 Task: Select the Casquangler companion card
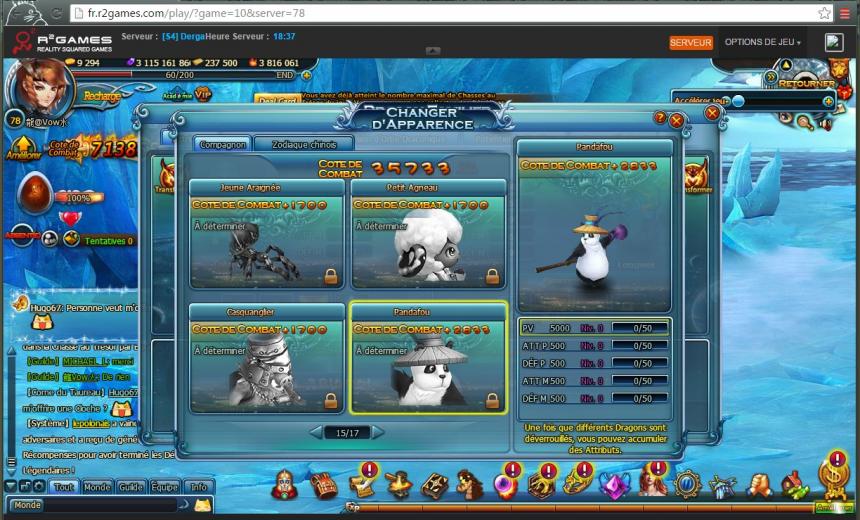click(267, 358)
